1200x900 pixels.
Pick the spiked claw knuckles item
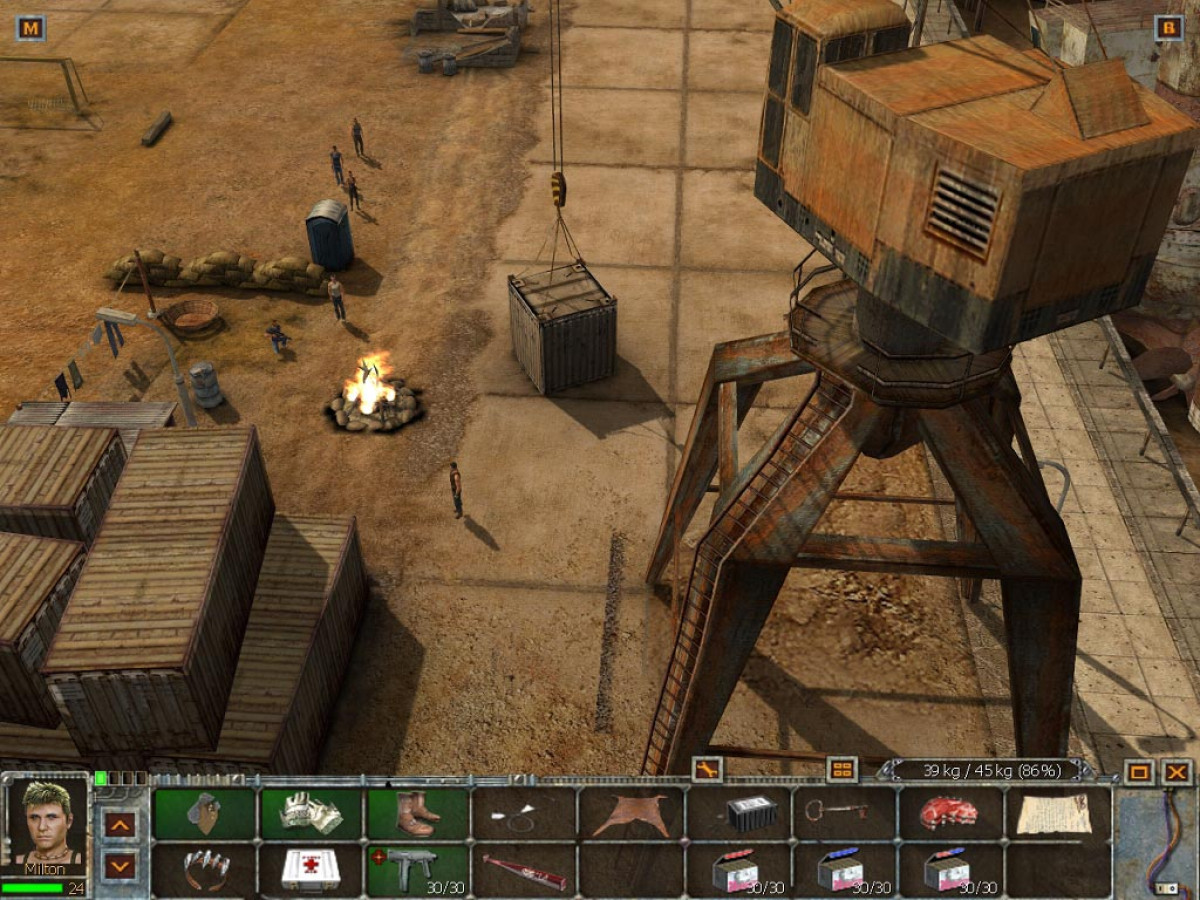tap(205, 869)
